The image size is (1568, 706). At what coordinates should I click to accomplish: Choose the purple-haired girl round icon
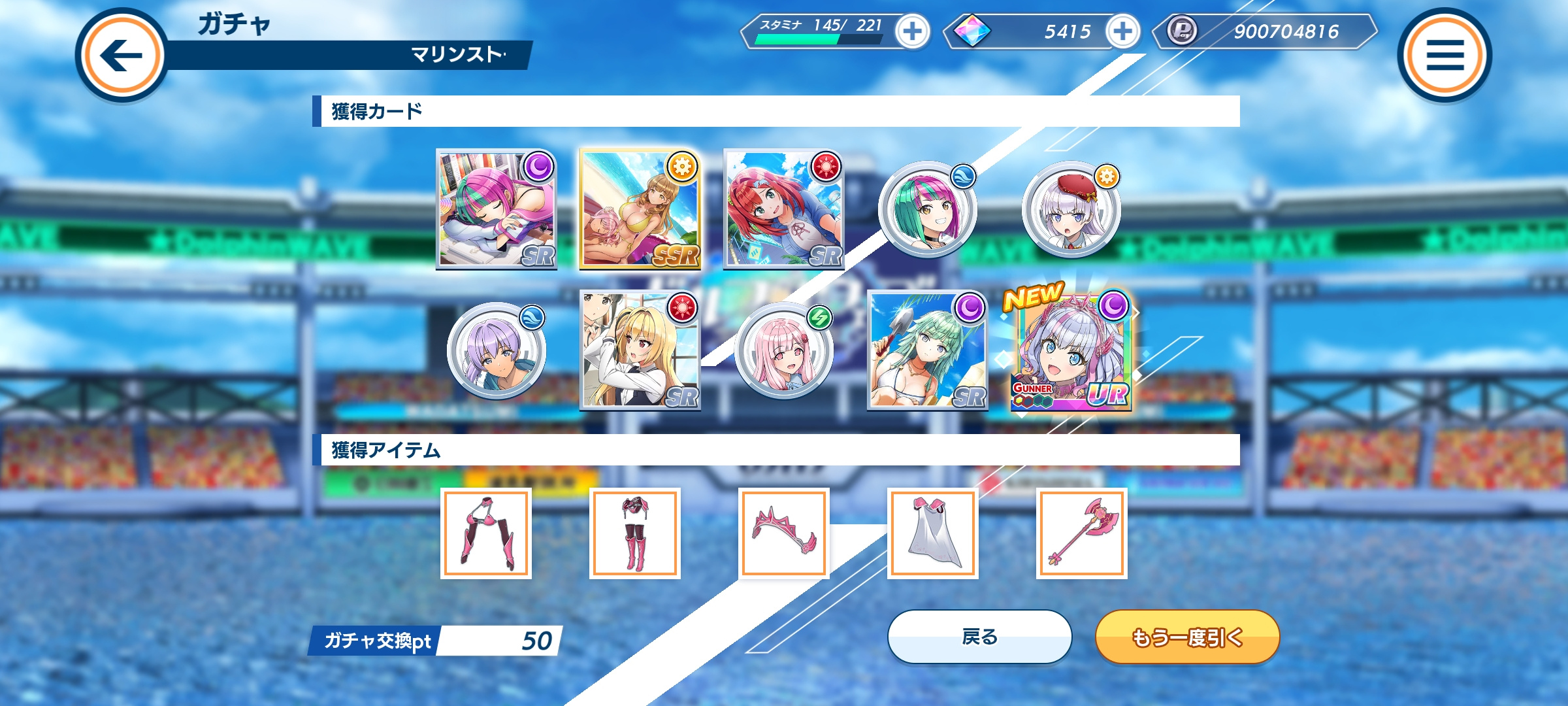pos(496,351)
